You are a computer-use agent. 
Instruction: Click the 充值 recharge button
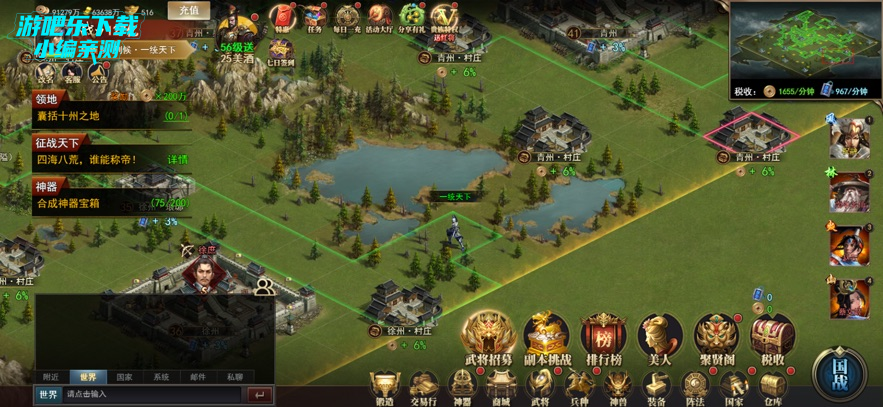[188, 10]
